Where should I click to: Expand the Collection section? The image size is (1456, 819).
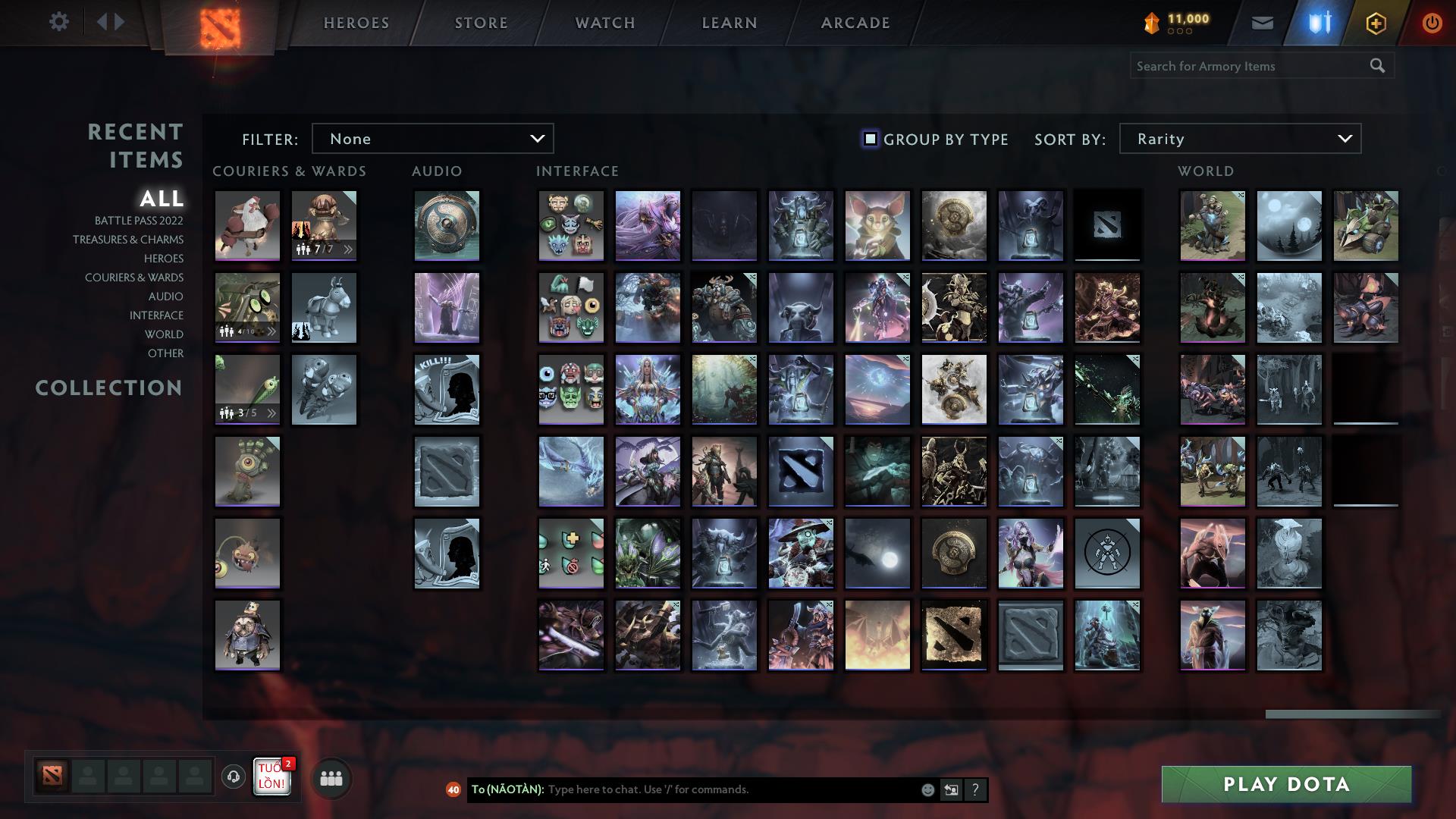108,388
